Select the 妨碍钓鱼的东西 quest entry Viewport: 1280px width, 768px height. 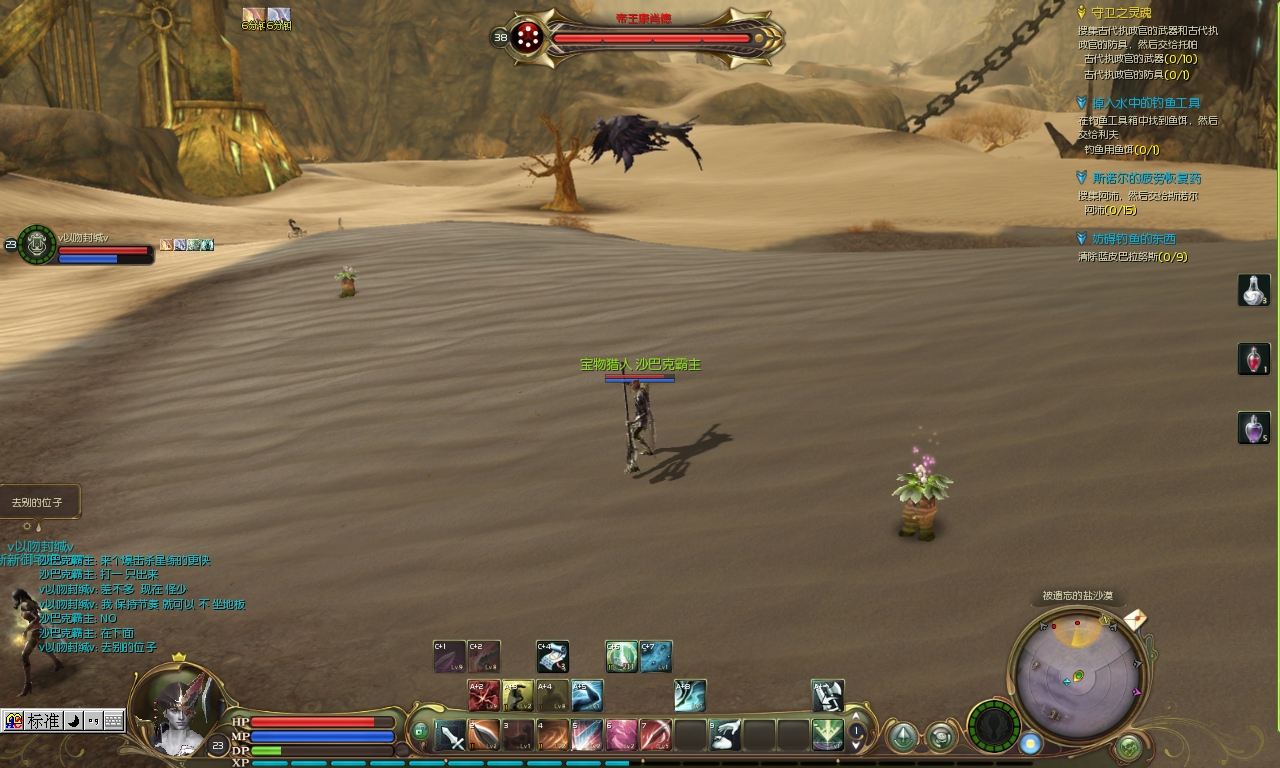(x=1133, y=239)
